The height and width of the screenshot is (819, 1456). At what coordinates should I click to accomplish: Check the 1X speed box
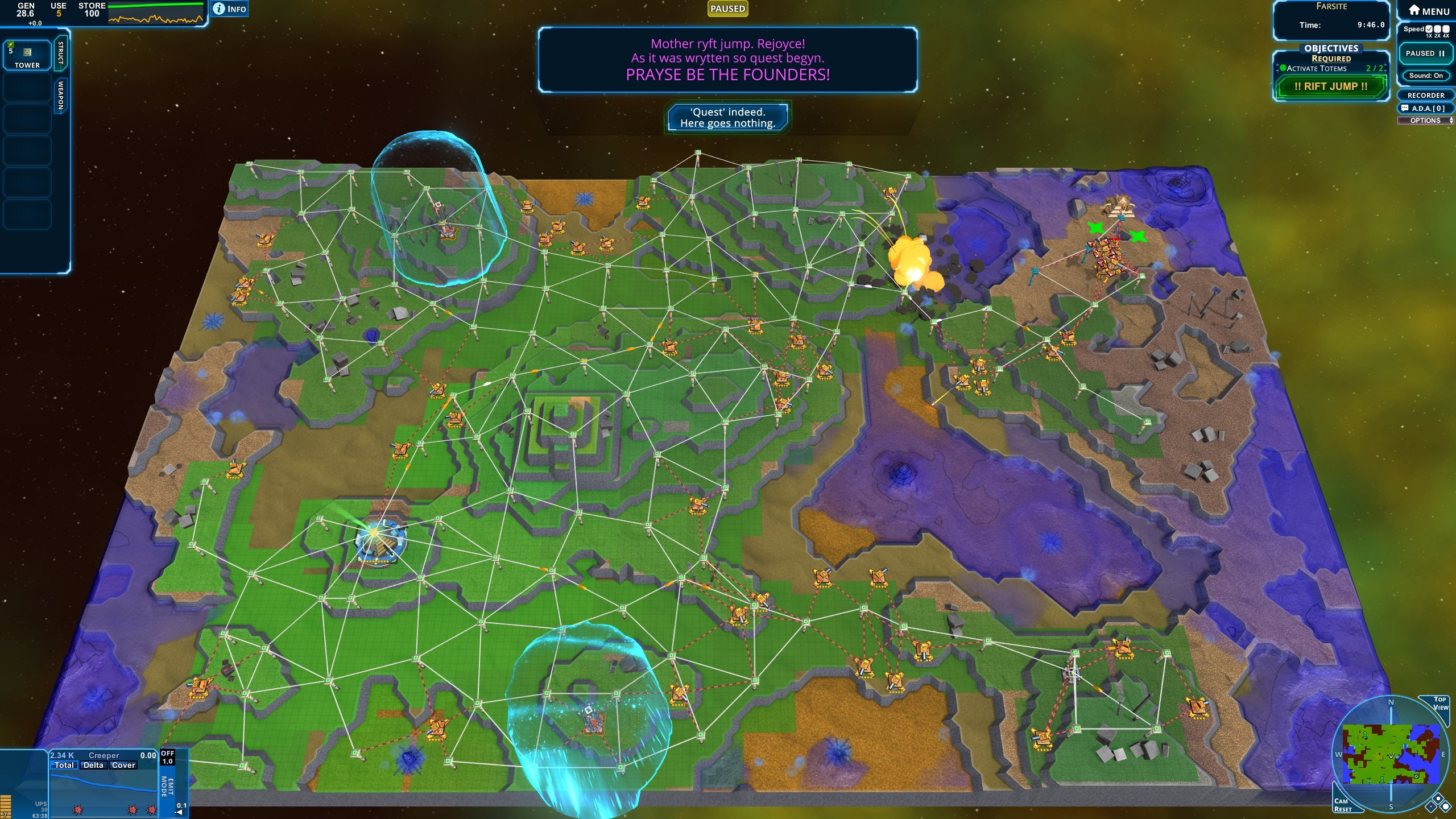click(x=1429, y=29)
